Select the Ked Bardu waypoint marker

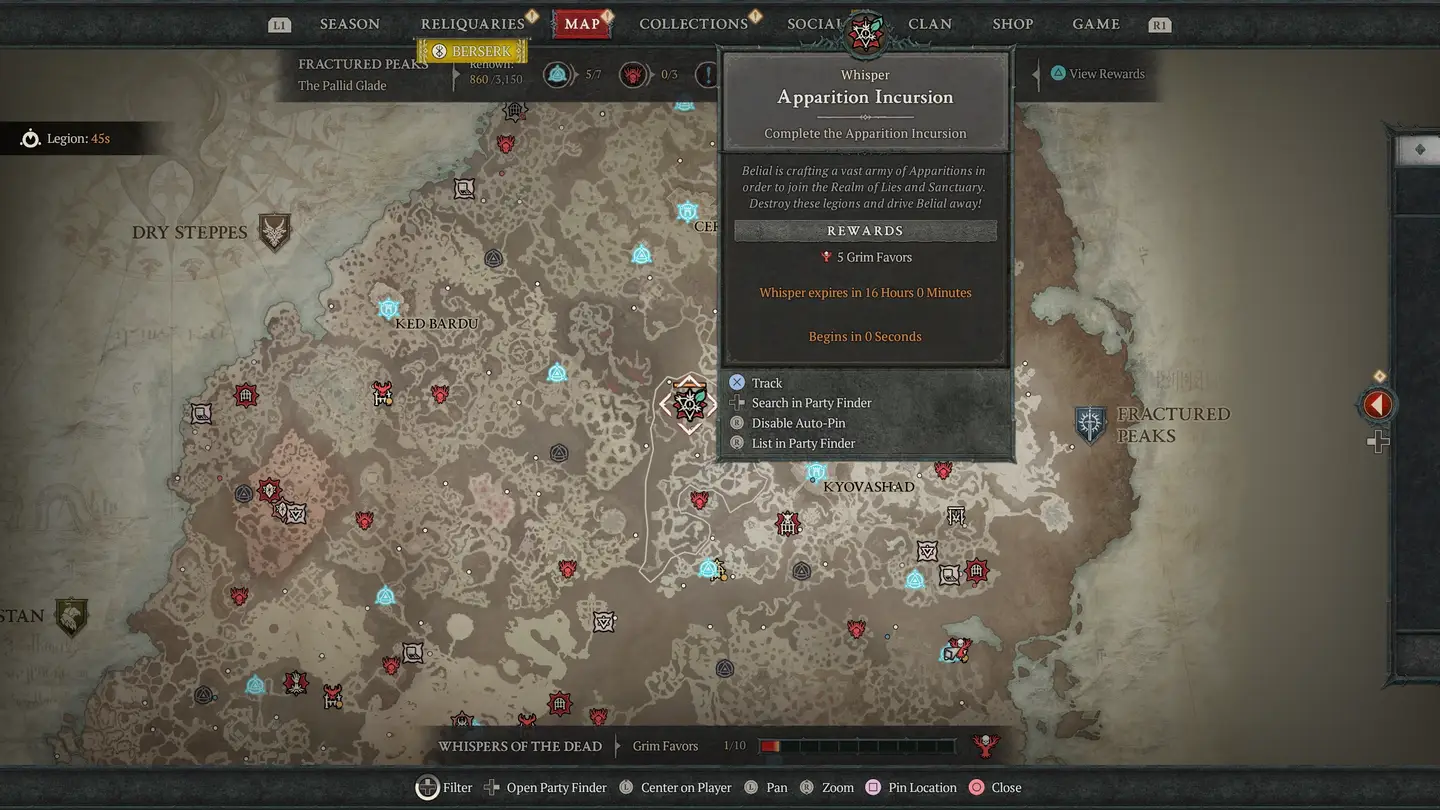[x=389, y=308]
